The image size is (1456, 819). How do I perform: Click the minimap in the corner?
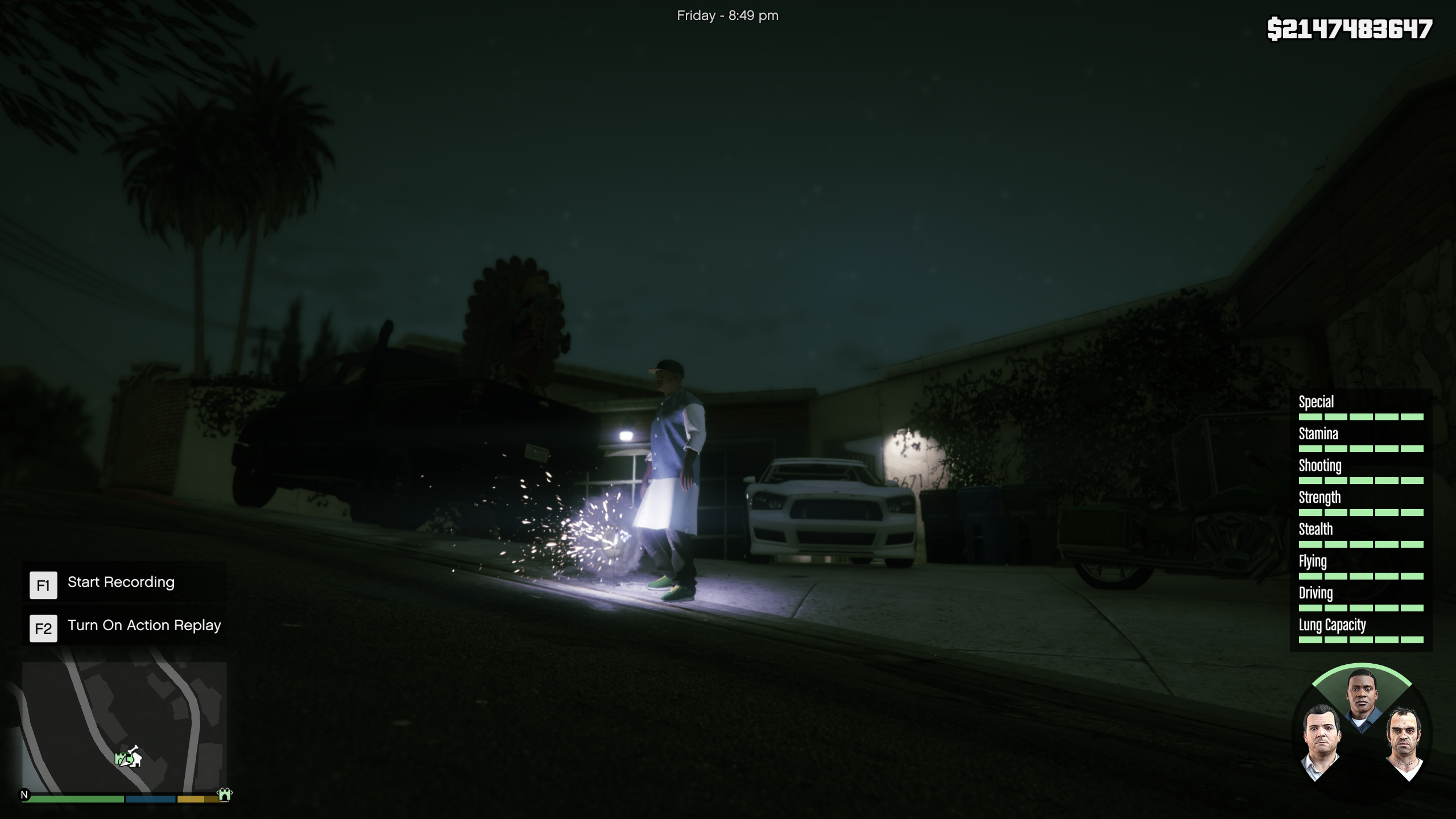[124, 726]
